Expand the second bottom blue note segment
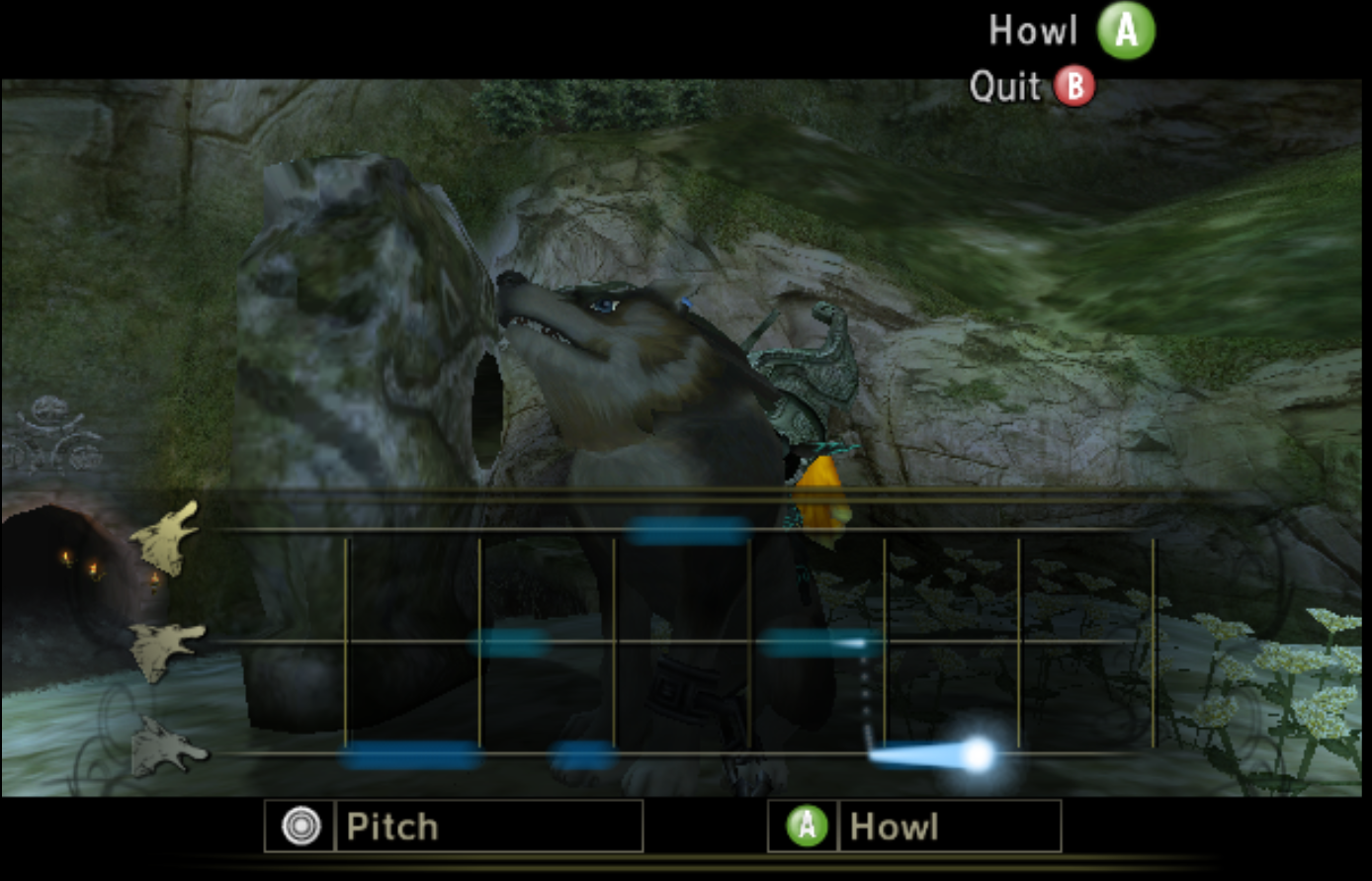Image resolution: width=1372 pixels, height=881 pixels. point(583,753)
